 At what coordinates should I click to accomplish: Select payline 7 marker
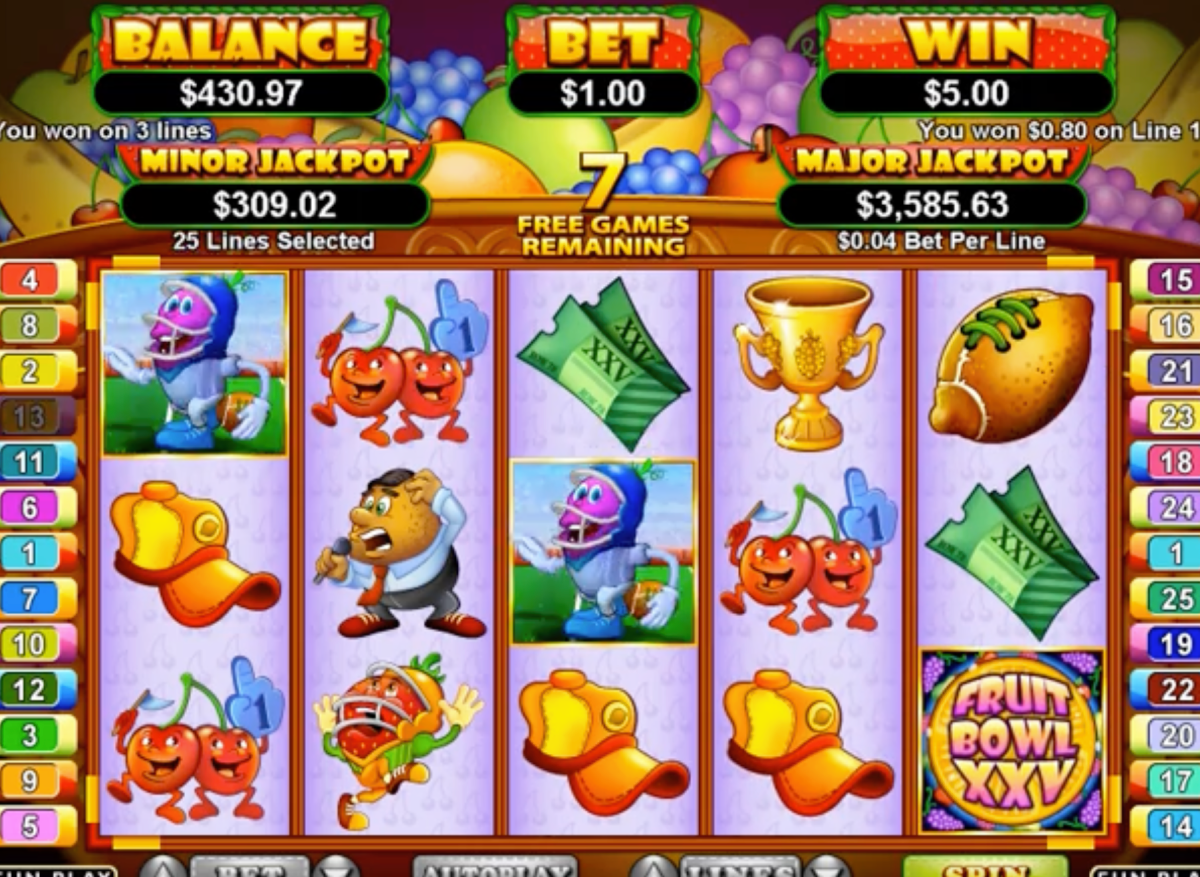pos(38,598)
